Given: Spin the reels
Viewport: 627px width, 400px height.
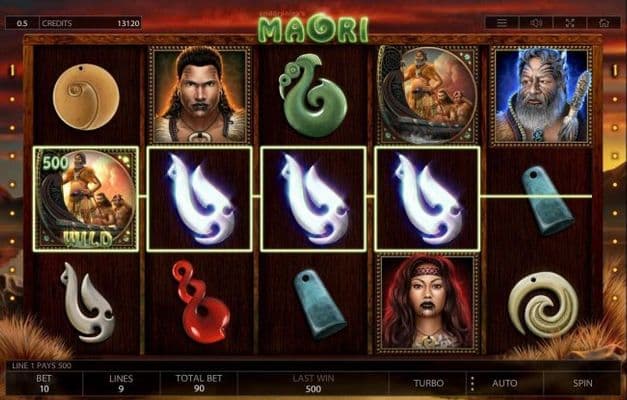Looking at the screenshot, I should (x=582, y=383).
